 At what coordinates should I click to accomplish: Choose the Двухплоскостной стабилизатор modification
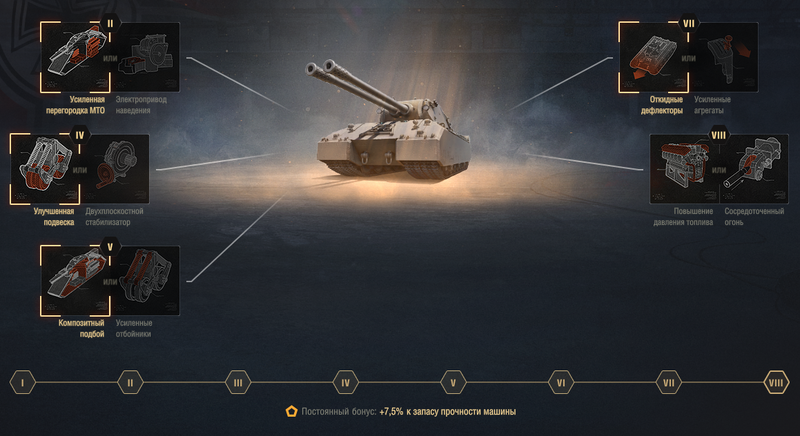[x=115, y=168]
